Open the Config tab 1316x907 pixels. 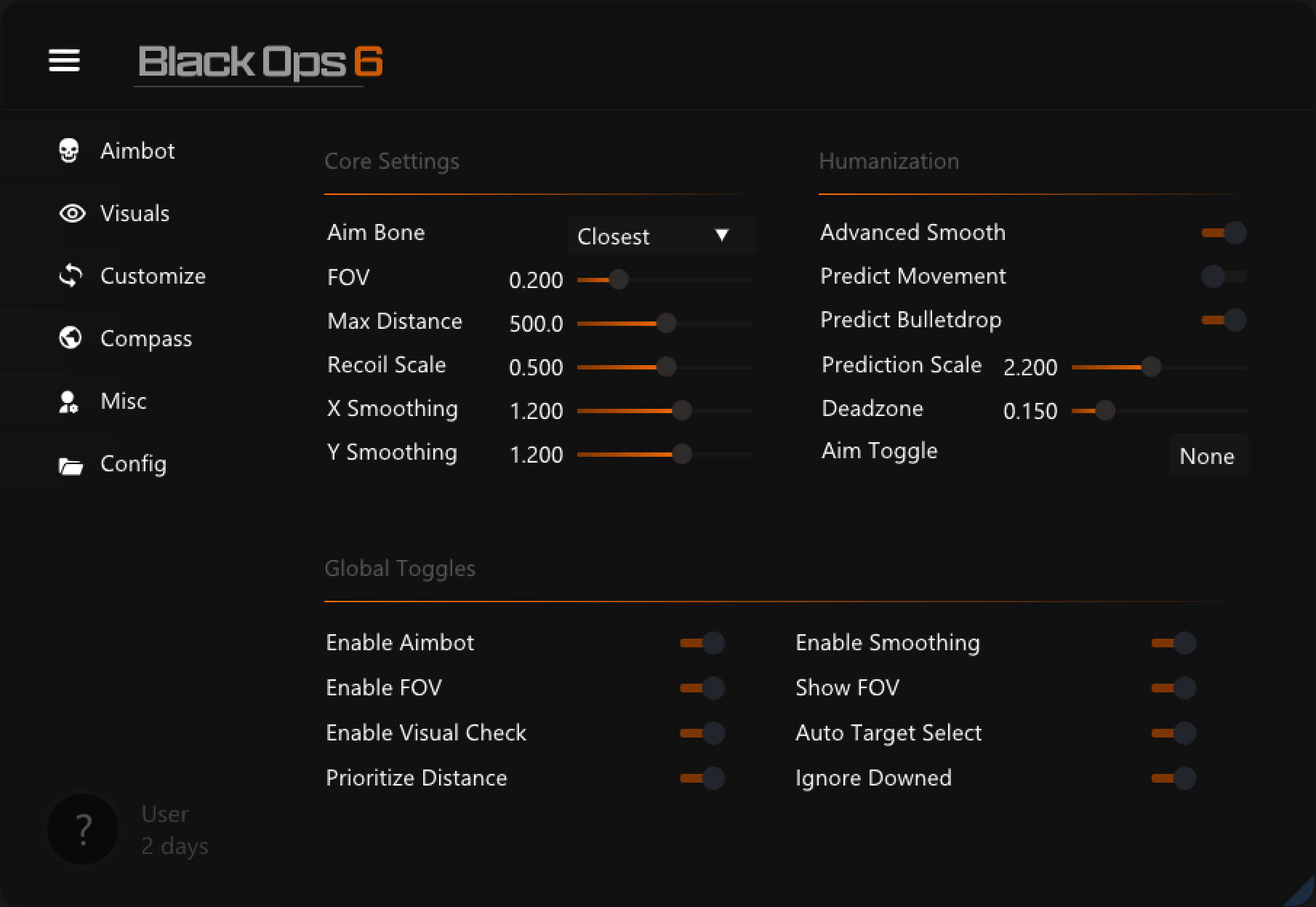point(133,463)
